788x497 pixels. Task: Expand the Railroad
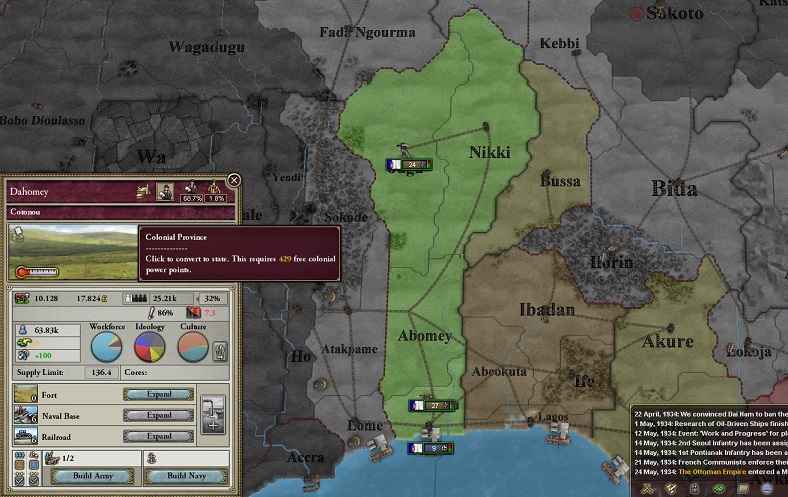(158, 436)
